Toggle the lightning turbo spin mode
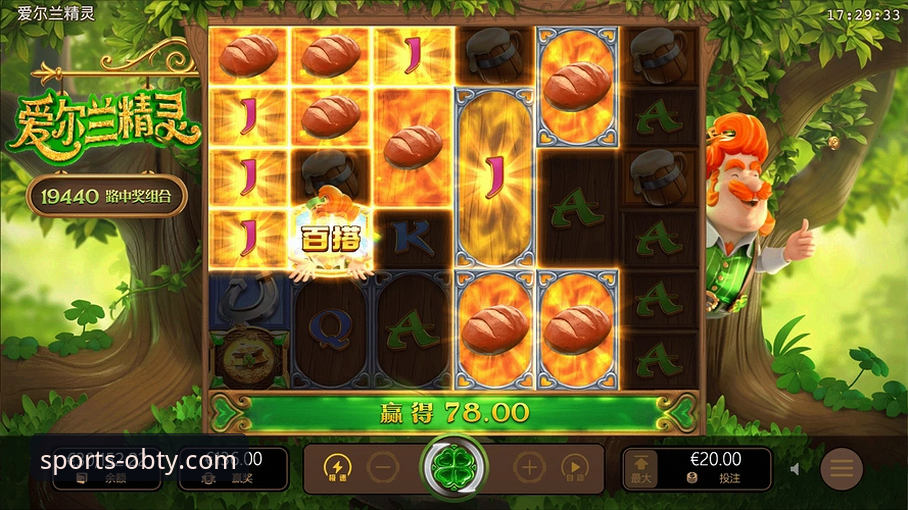The height and width of the screenshot is (510, 908). coord(337,467)
